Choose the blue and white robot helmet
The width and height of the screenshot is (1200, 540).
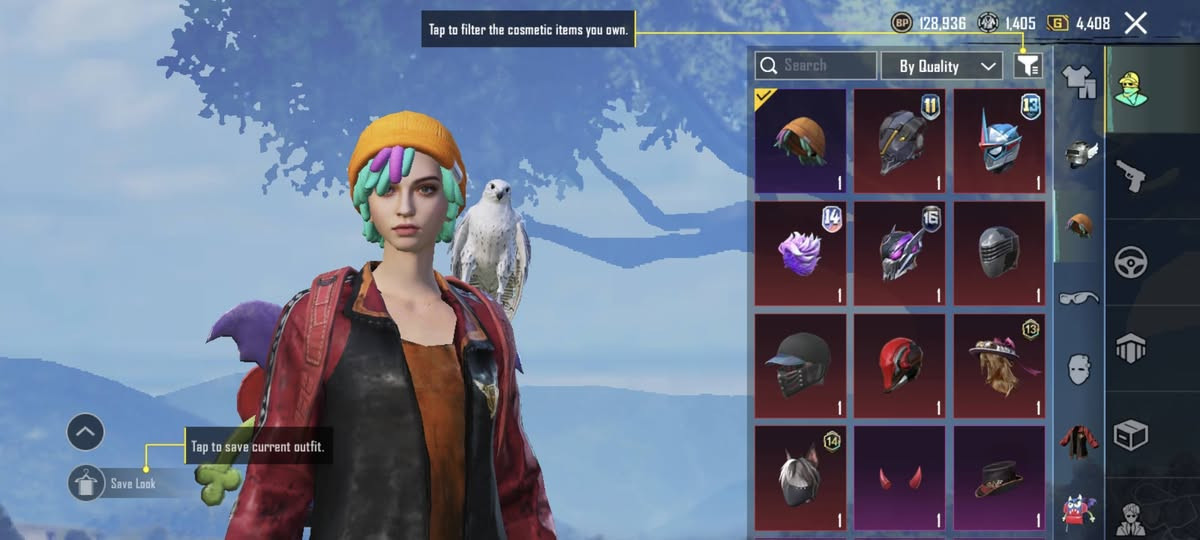click(998, 140)
